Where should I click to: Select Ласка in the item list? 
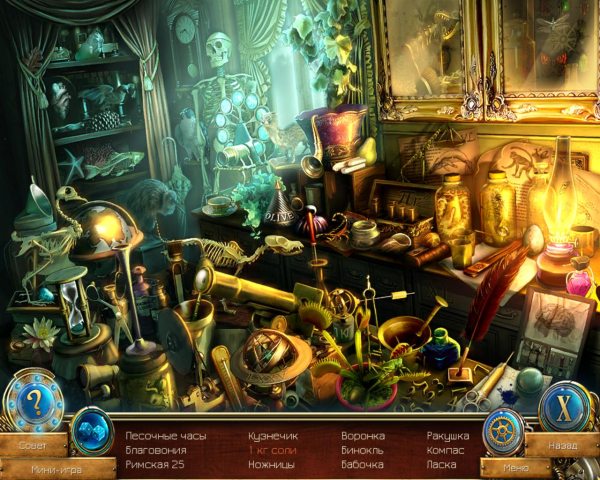[439, 465]
